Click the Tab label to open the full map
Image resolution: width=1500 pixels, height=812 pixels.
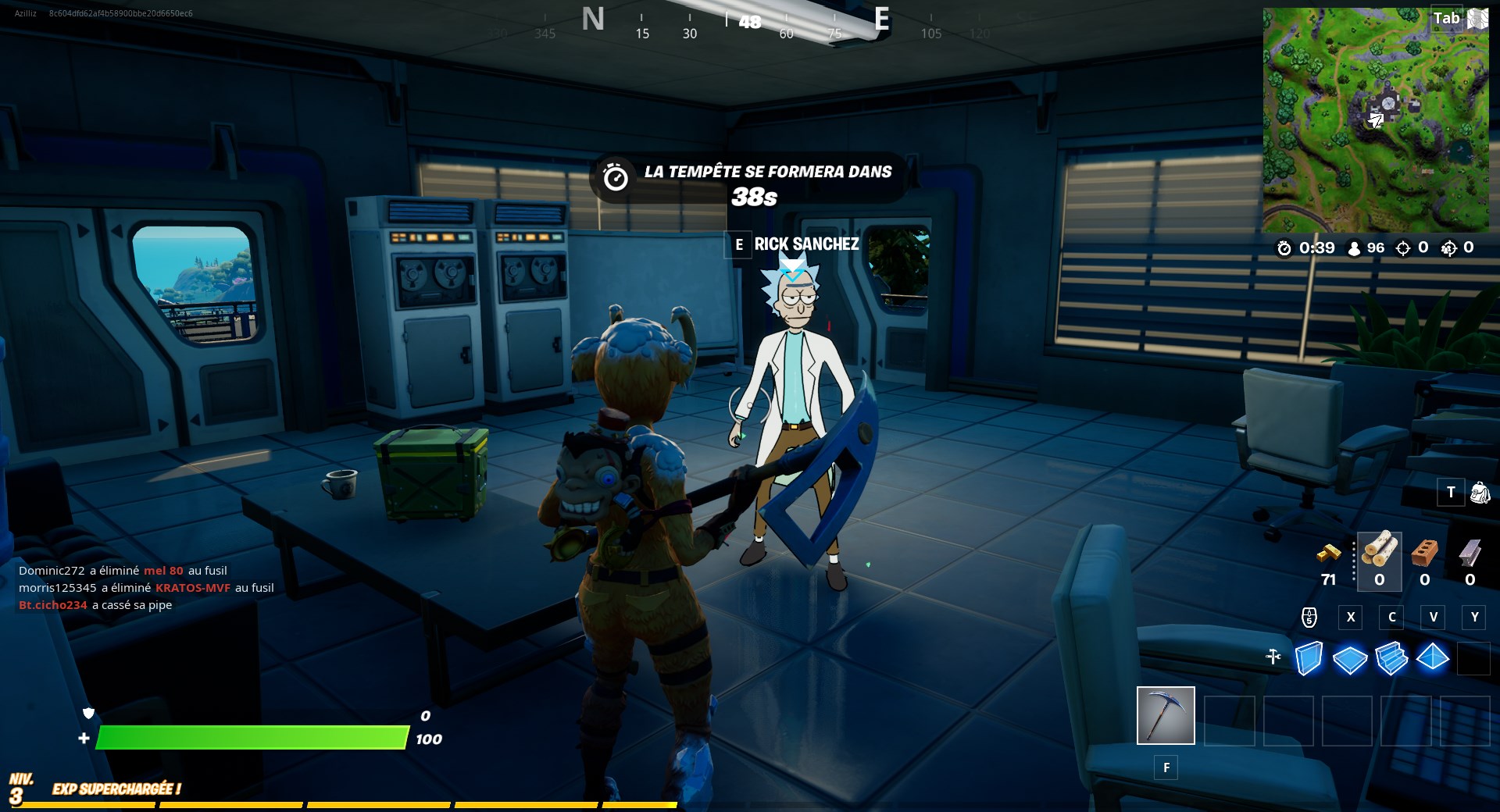(x=1448, y=17)
